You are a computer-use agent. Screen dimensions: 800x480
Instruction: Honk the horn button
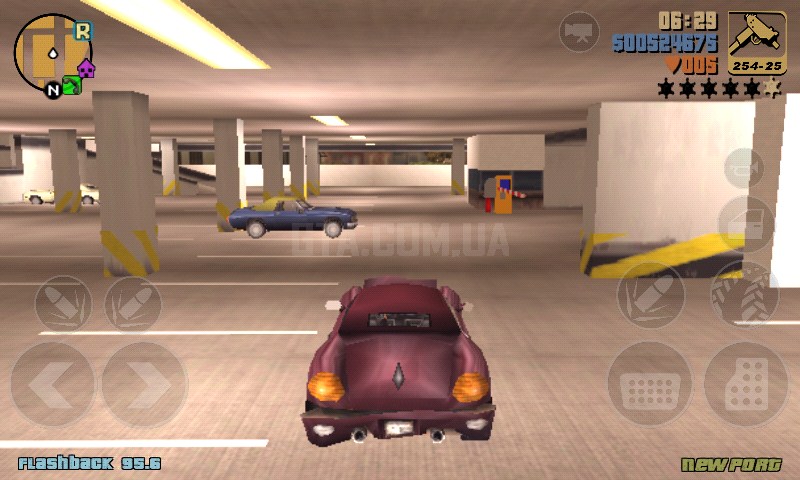point(743,168)
